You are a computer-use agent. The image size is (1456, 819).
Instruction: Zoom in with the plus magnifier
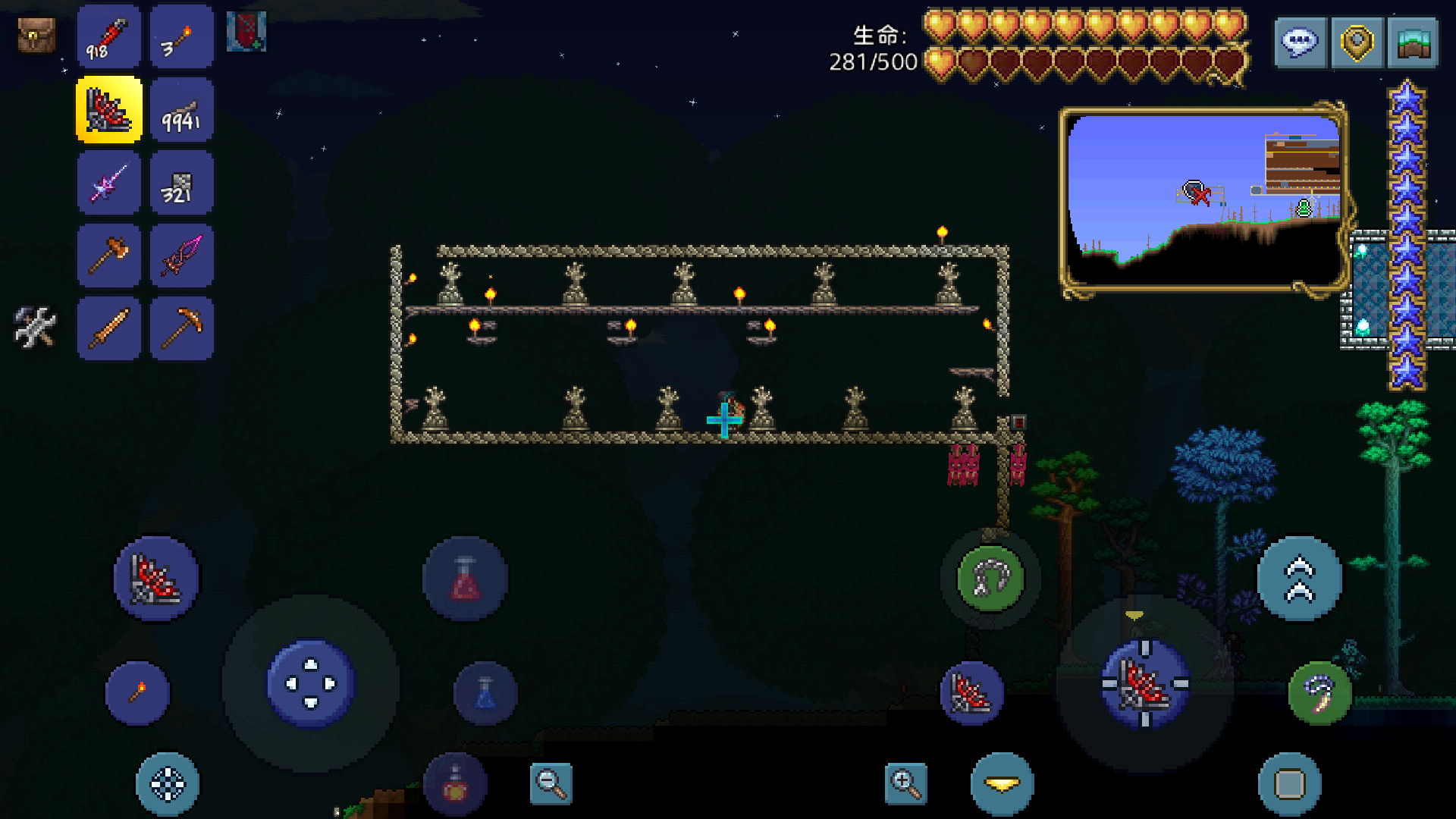(x=905, y=783)
